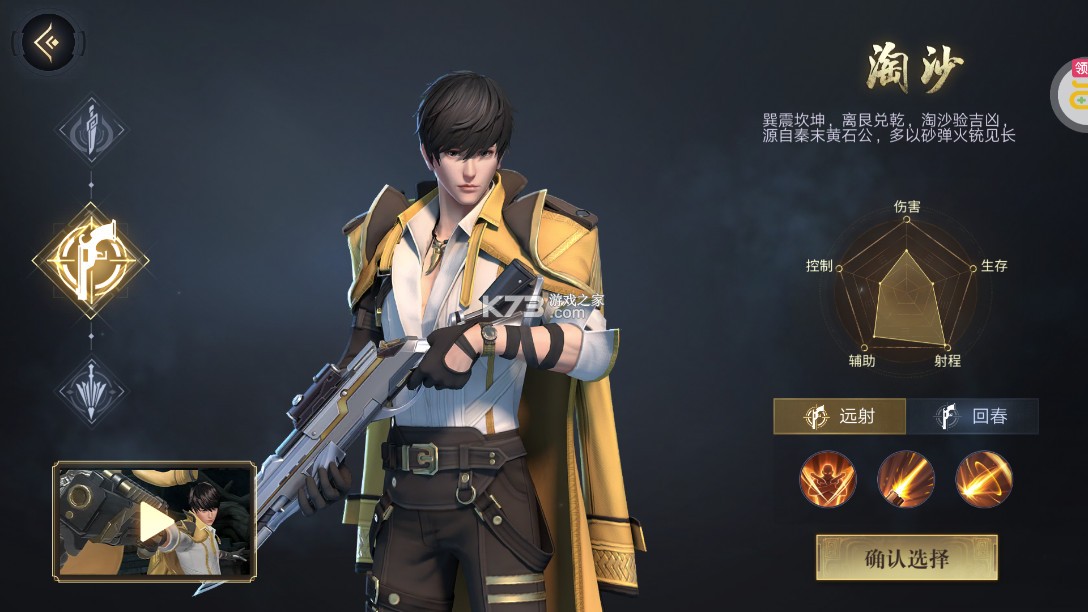The image size is (1088, 612).
Task: View the spinning golden ring skill icon
Action: (x=984, y=479)
